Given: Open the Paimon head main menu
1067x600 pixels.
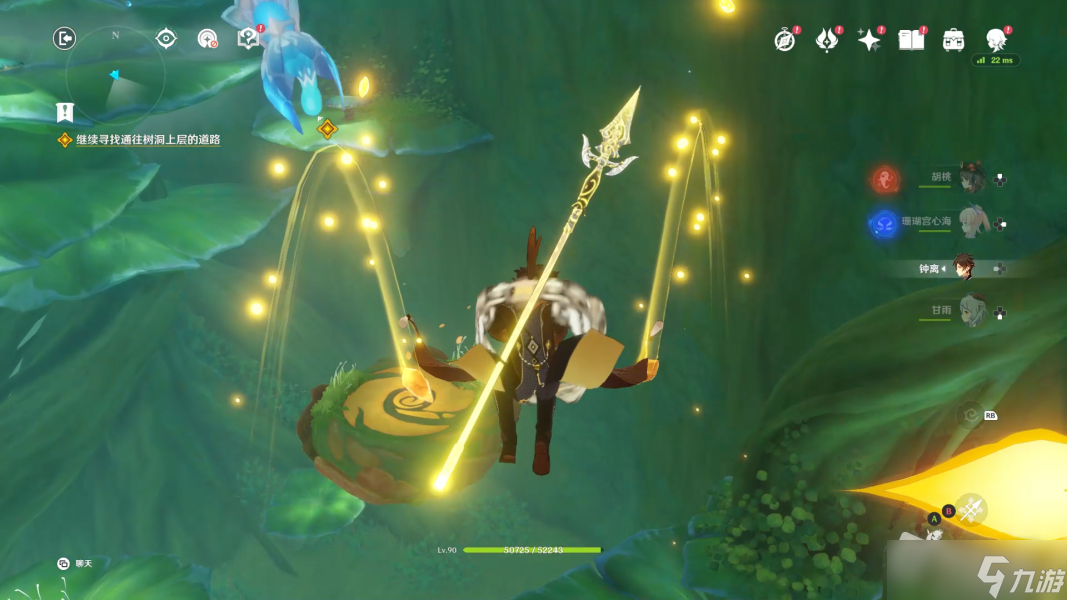Looking at the screenshot, I should (x=996, y=40).
